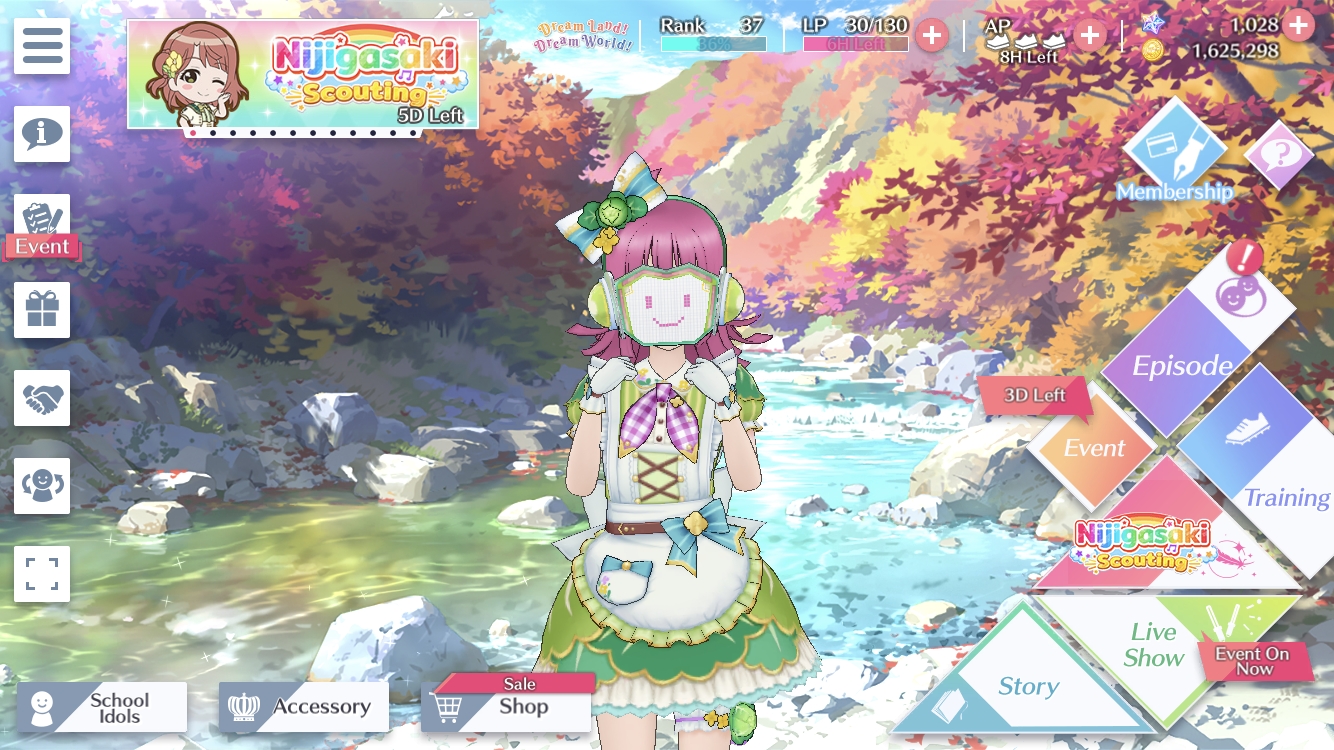This screenshot has width=1334, height=750.
Task: Open the Nijigasaki Scouting banner thumbnail
Action: point(302,74)
